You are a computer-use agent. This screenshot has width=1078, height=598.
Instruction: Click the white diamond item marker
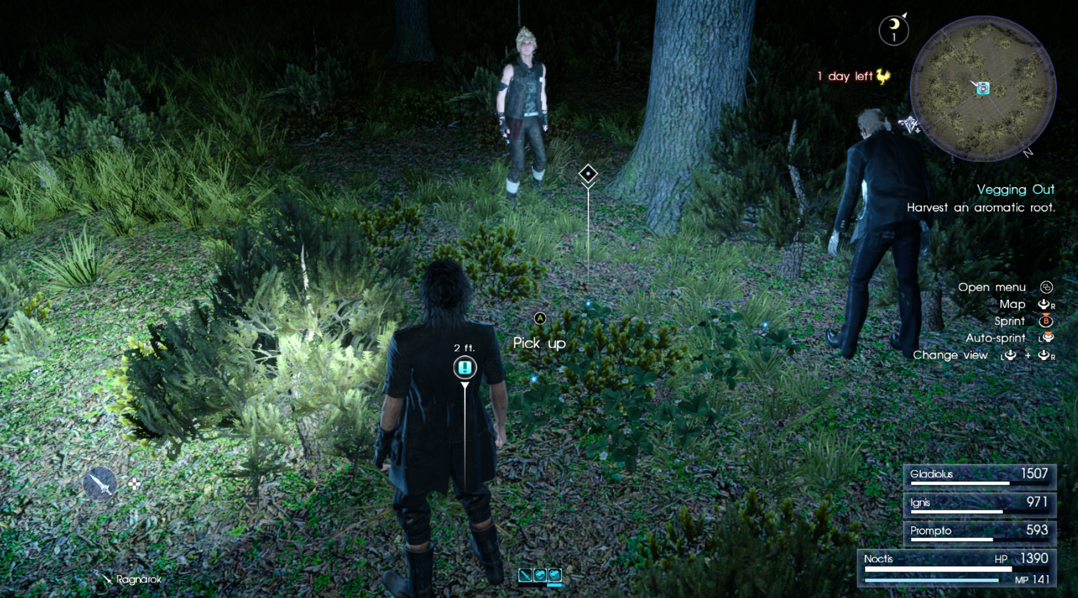(x=588, y=174)
